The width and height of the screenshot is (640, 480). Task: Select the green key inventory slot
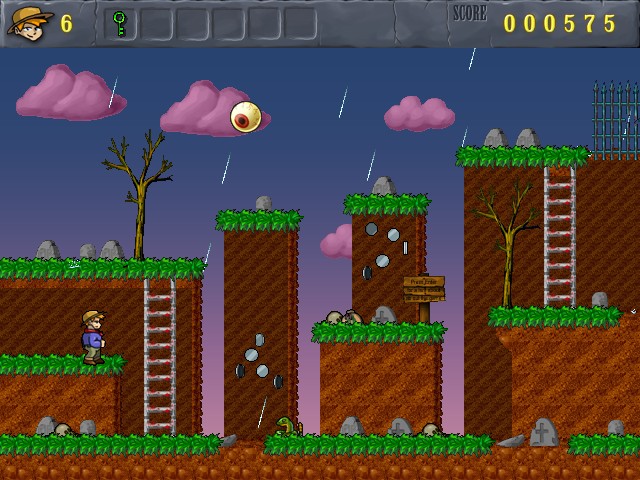(x=120, y=22)
